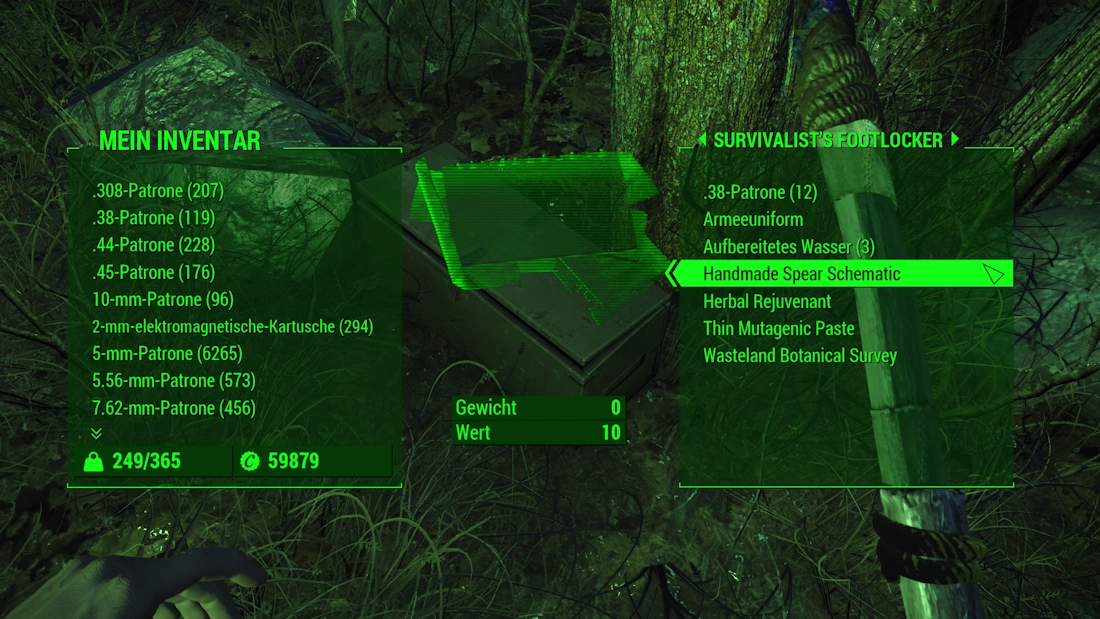Pick .45-Patrone from the inventory list
The image size is (1100, 619).
(153, 272)
